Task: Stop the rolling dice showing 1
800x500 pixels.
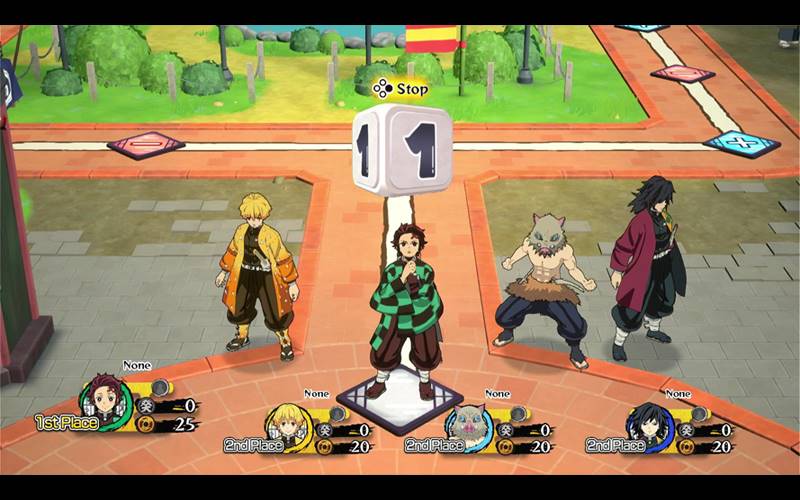Action: pyautogui.click(x=402, y=150)
